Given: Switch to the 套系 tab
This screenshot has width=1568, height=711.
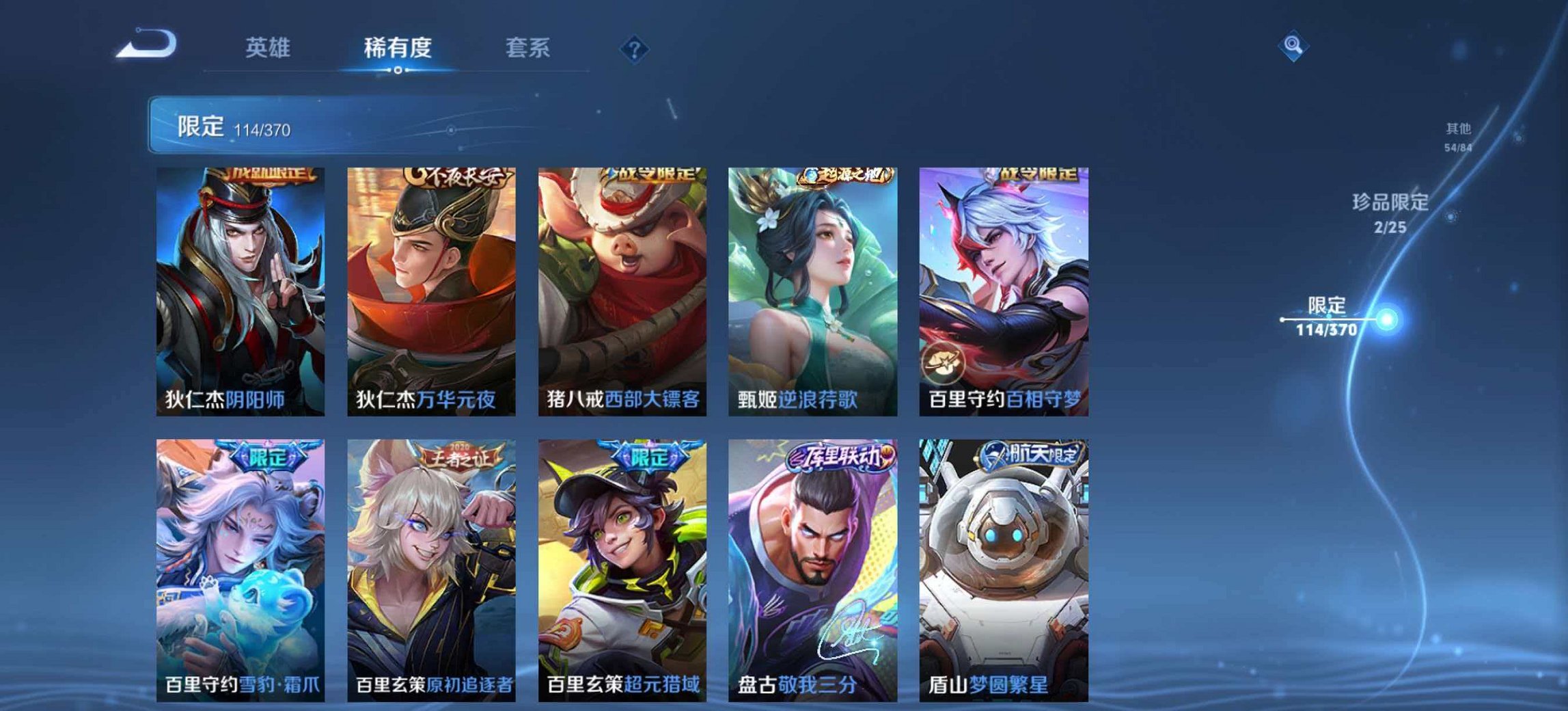Looking at the screenshot, I should 529,48.
